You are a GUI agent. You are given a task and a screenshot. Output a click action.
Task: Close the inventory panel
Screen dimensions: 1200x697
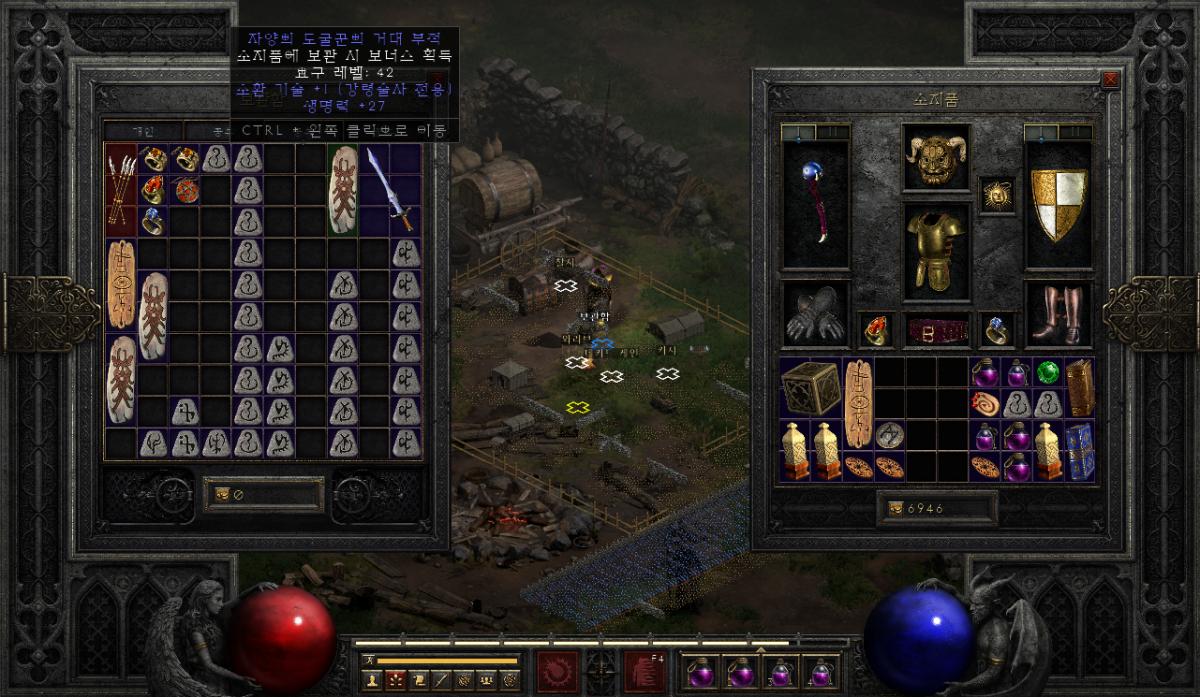coord(1109,80)
